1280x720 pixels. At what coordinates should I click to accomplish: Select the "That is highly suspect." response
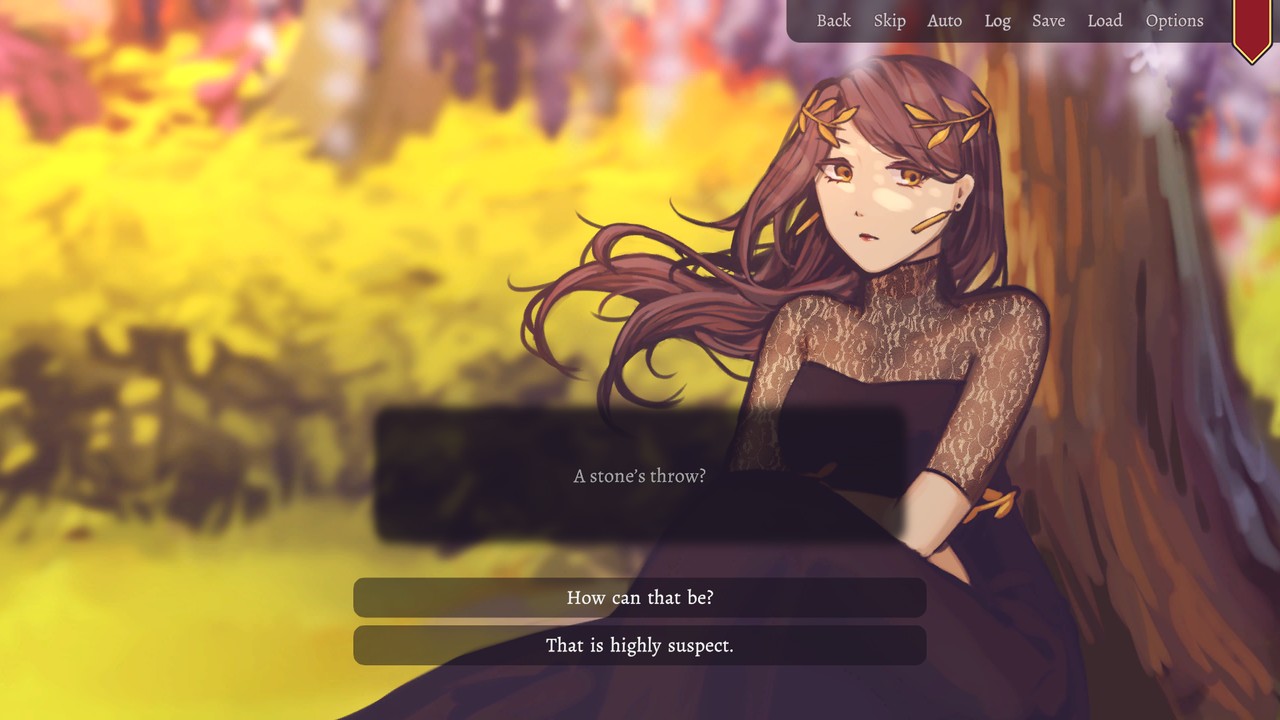point(639,645)
